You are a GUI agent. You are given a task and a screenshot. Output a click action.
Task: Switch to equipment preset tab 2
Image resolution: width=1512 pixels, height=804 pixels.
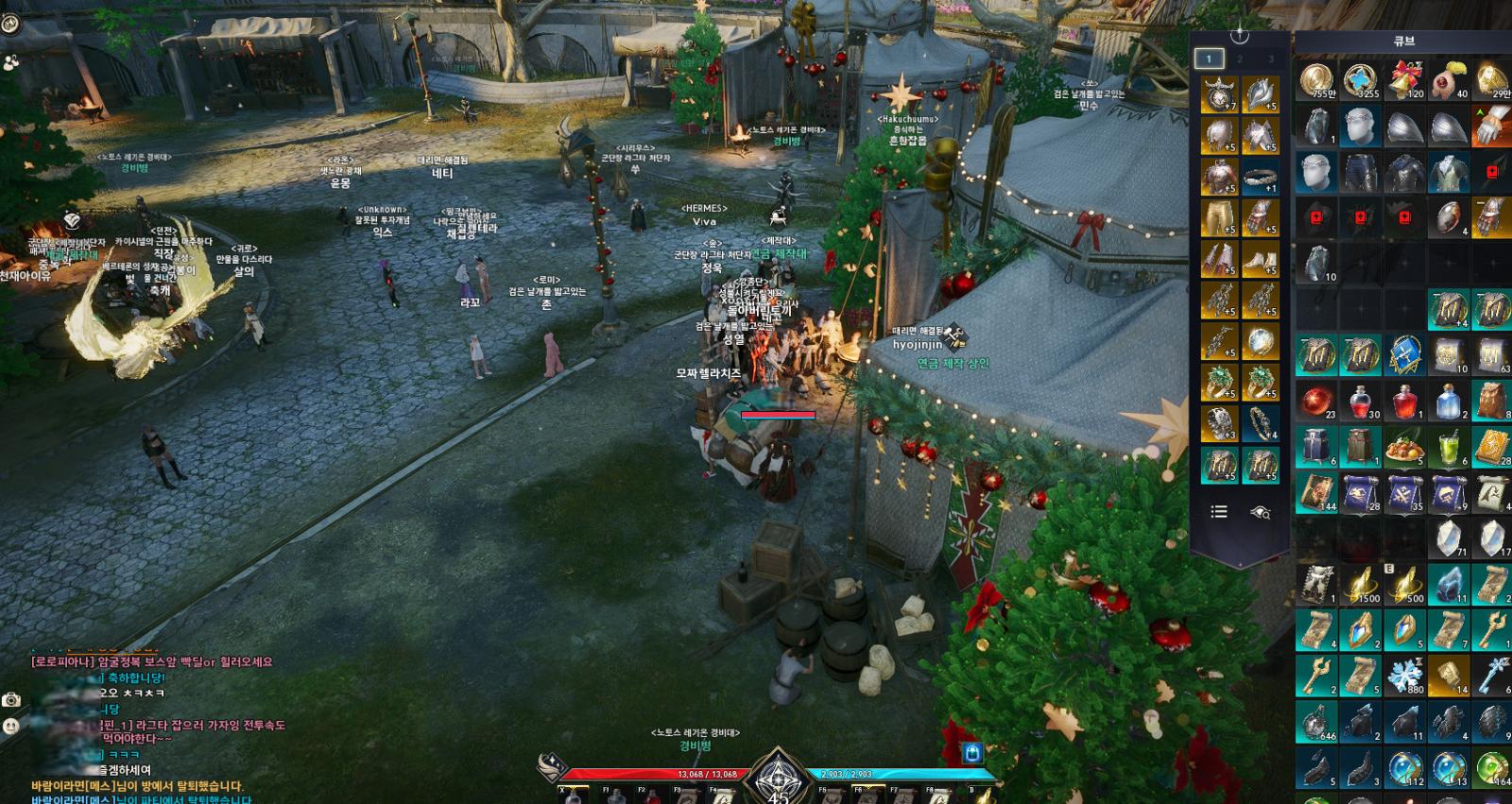click(1240, 59)
